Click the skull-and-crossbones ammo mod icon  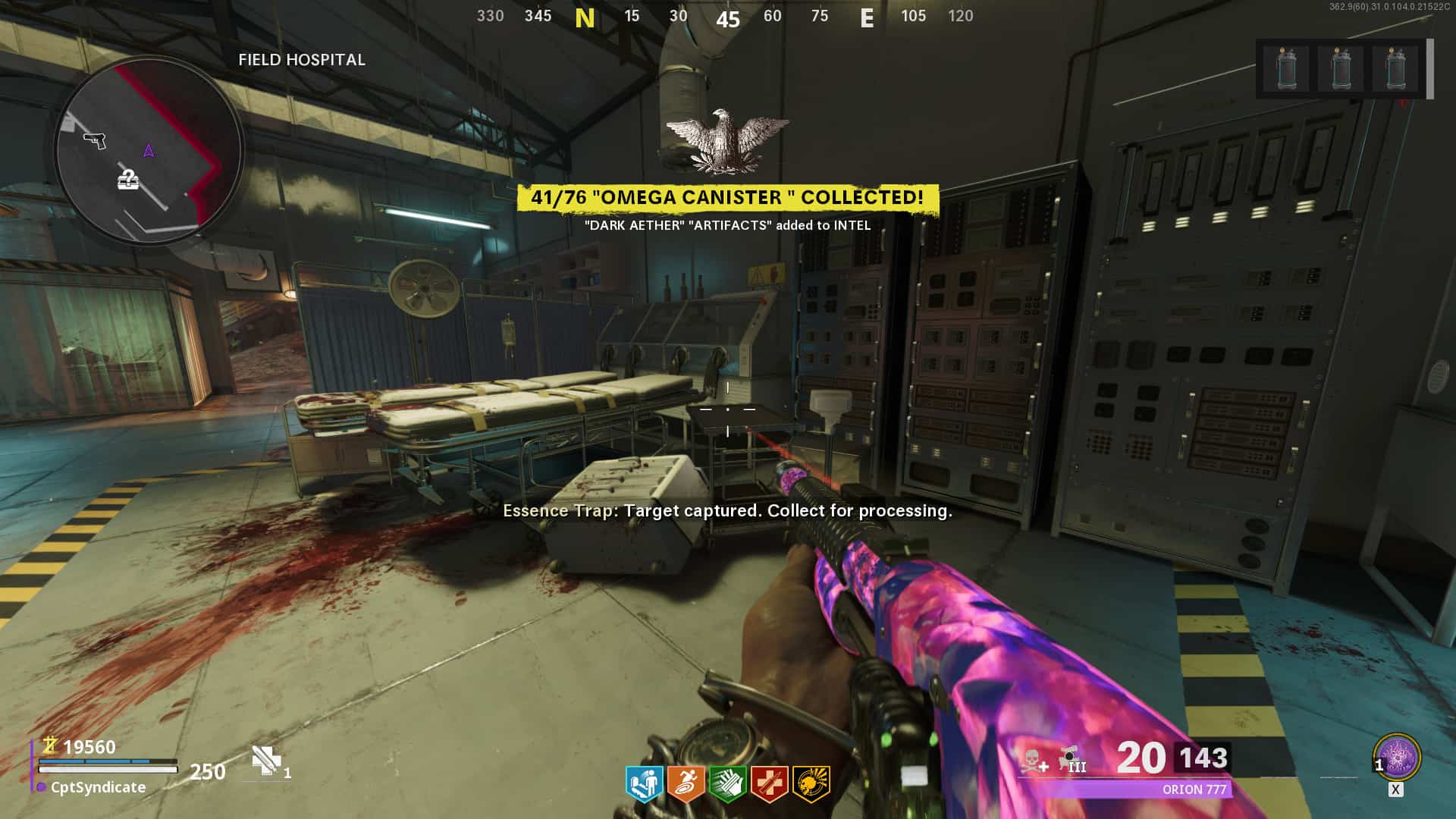pyautogui.click(x=1032, y=761)
